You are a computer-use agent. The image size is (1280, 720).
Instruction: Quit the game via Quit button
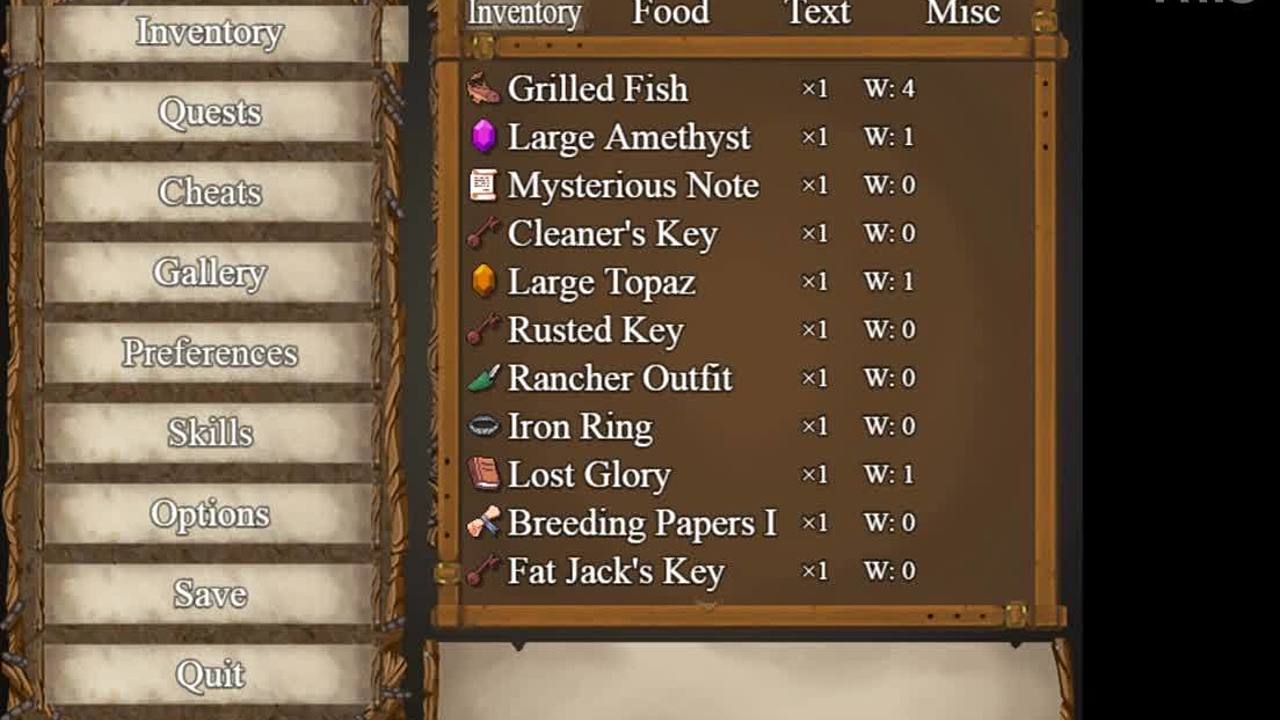[x=209, y=675]
